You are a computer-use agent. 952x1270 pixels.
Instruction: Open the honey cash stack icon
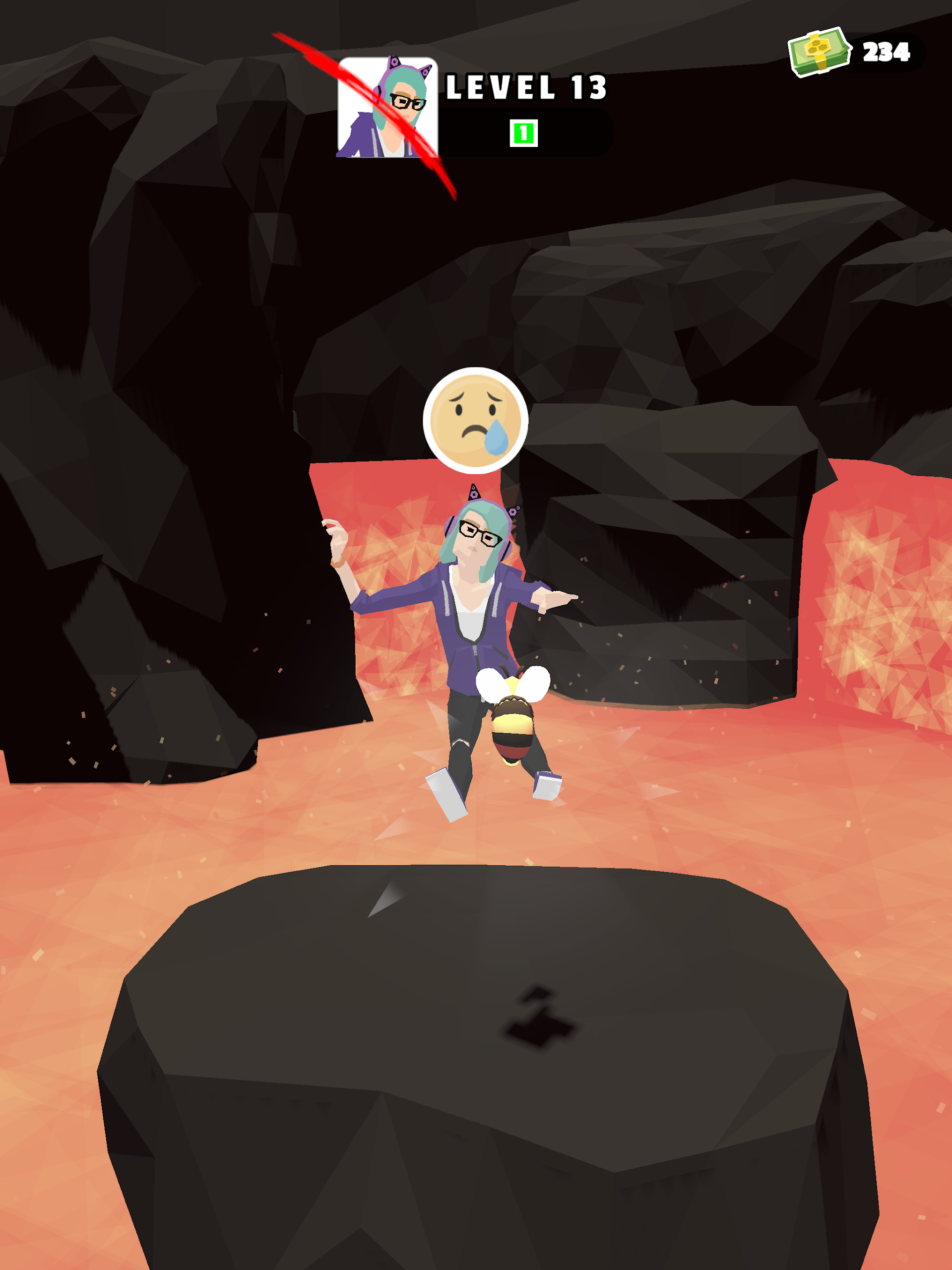820,52
